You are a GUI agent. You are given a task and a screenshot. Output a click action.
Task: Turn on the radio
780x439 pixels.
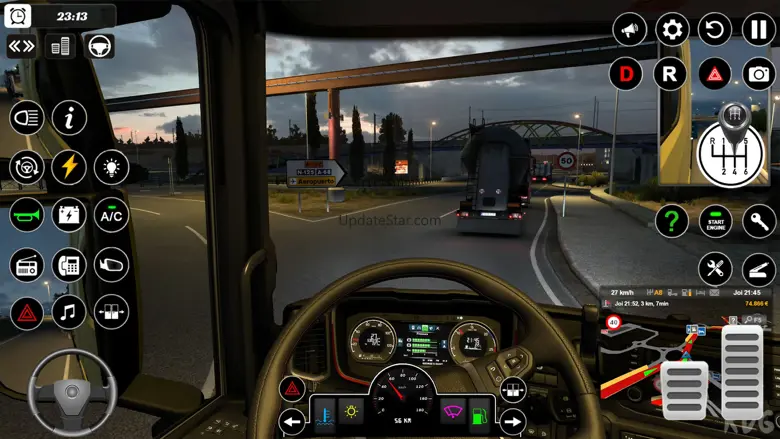pyautogui.click(x=26, y=264)
